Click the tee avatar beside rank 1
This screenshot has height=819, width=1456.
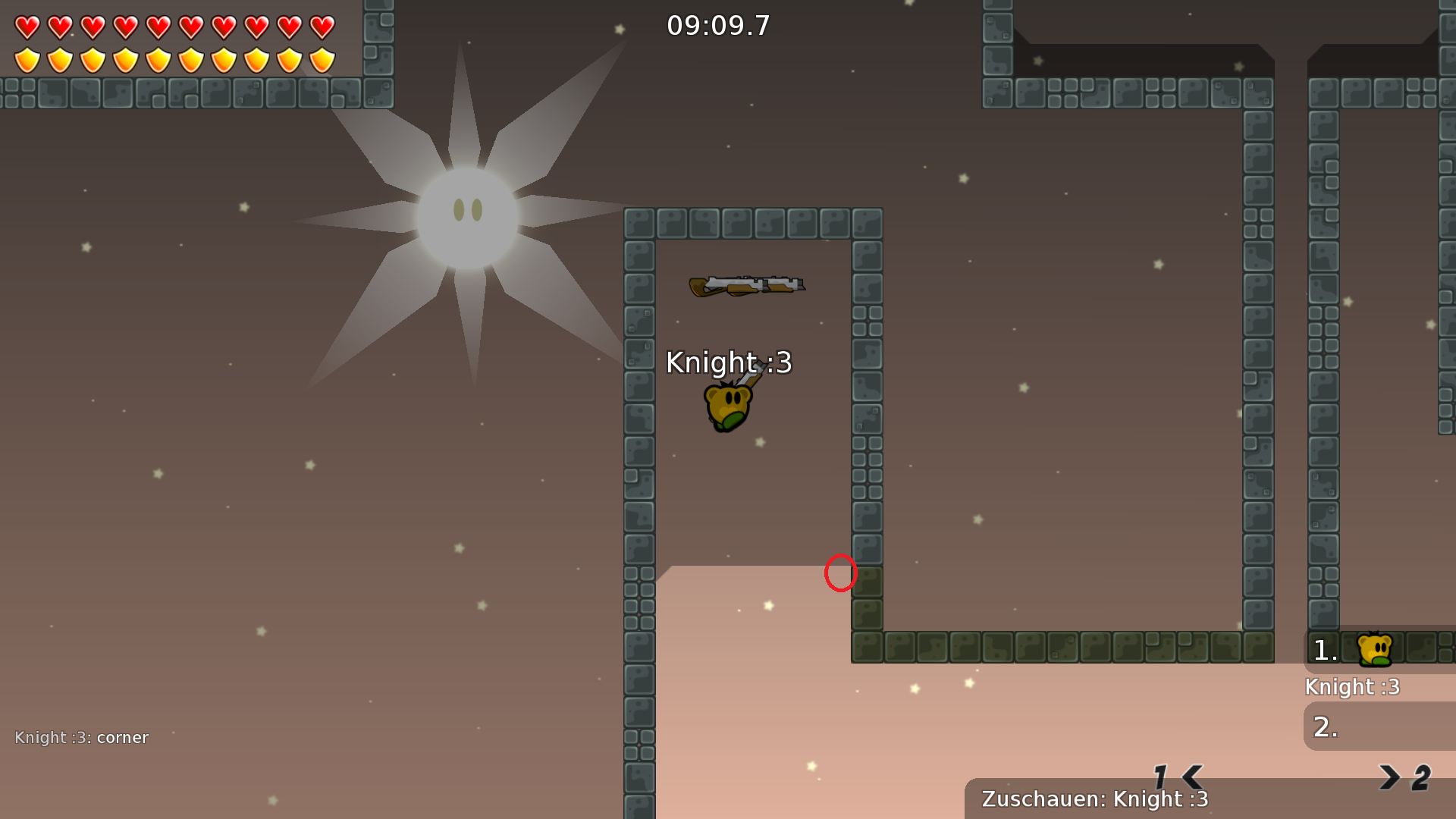coord(1375,650)
